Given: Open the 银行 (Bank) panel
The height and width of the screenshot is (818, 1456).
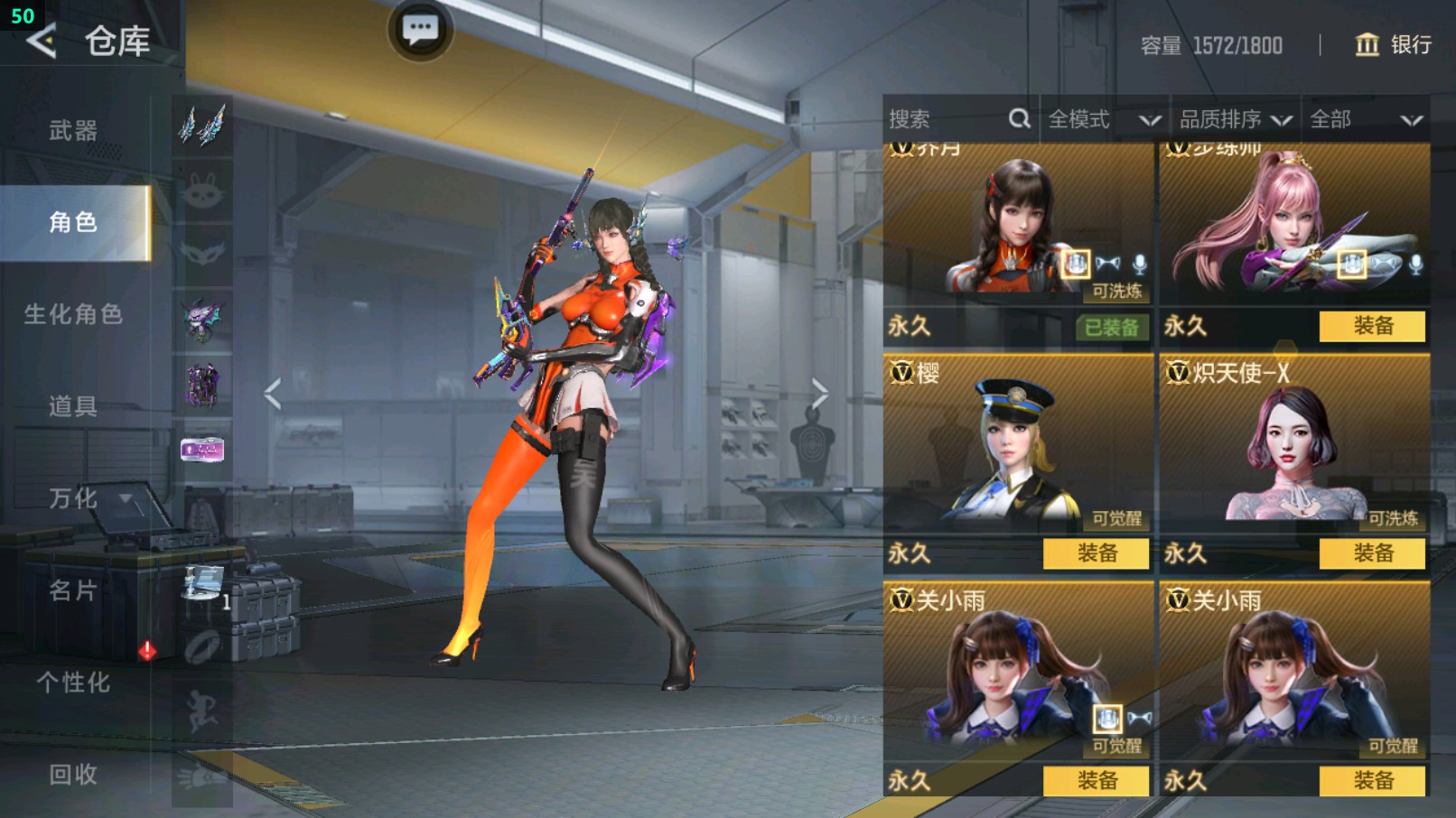Looking at the screenshot, I should (x=1394, y=46).
